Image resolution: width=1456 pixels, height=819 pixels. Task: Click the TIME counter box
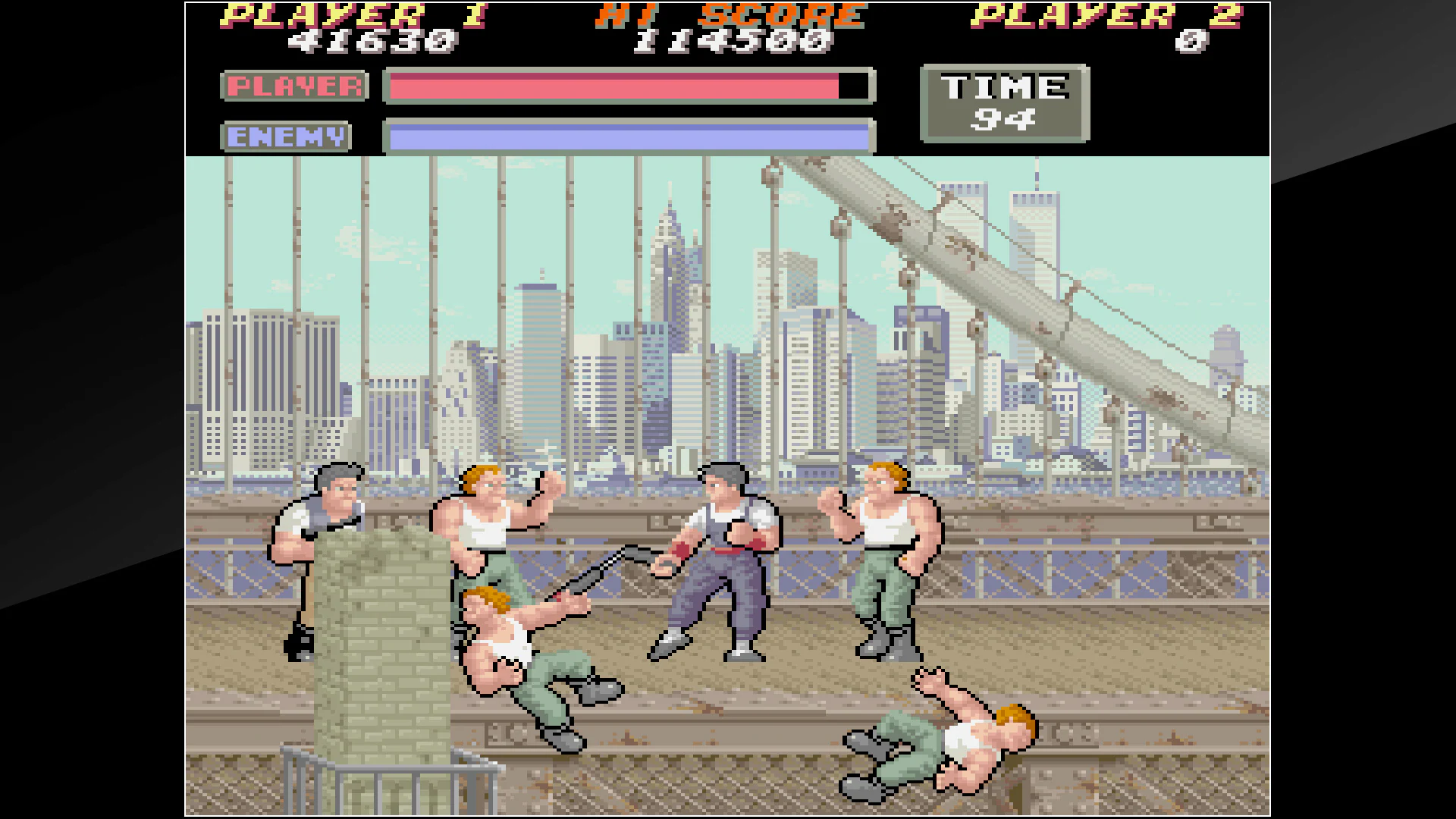pyautogui.click(x=1005, y=104)
